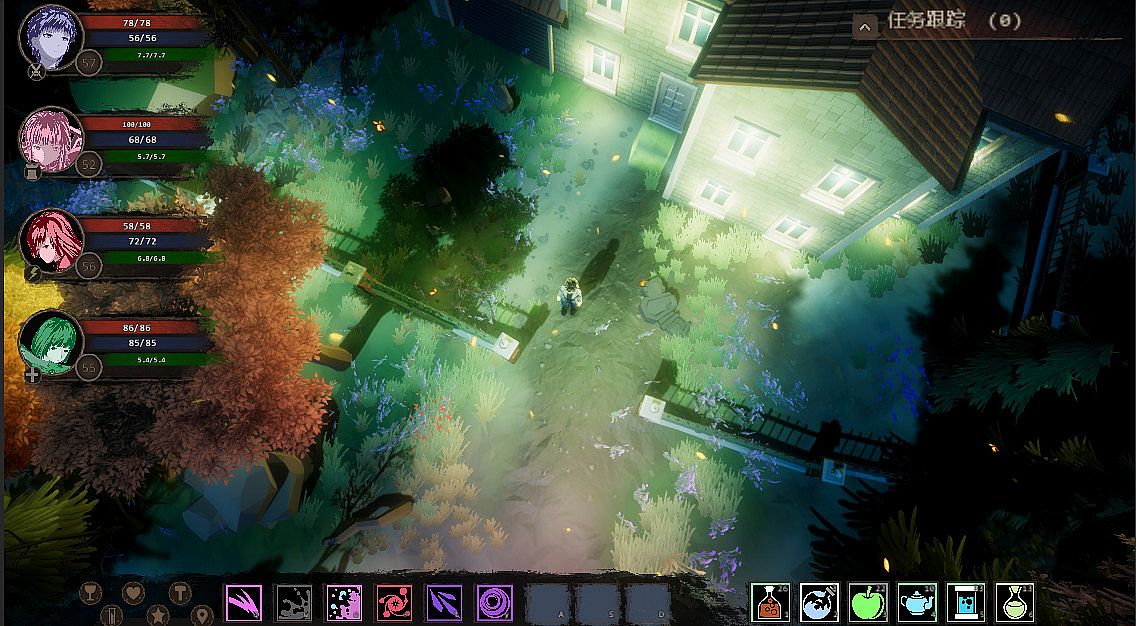Activate the red swirling orb skill
This screenshot has width=1136, height=626.
[394, 602]
